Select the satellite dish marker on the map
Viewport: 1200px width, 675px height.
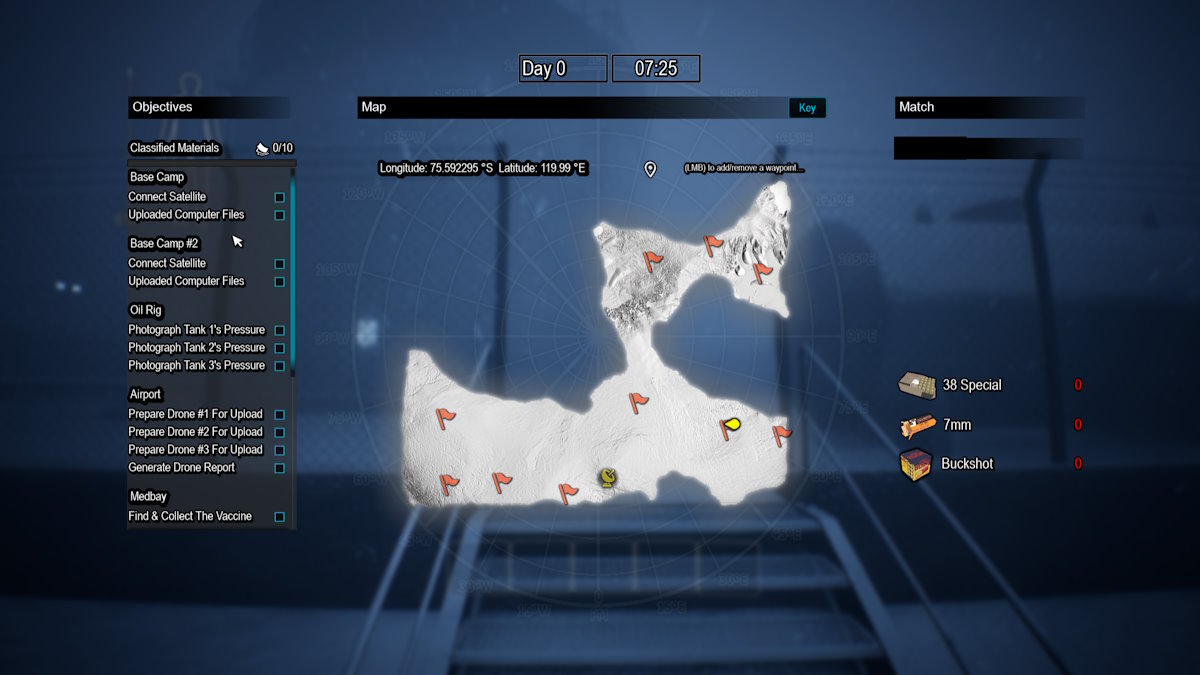click(x=607, y=477)
